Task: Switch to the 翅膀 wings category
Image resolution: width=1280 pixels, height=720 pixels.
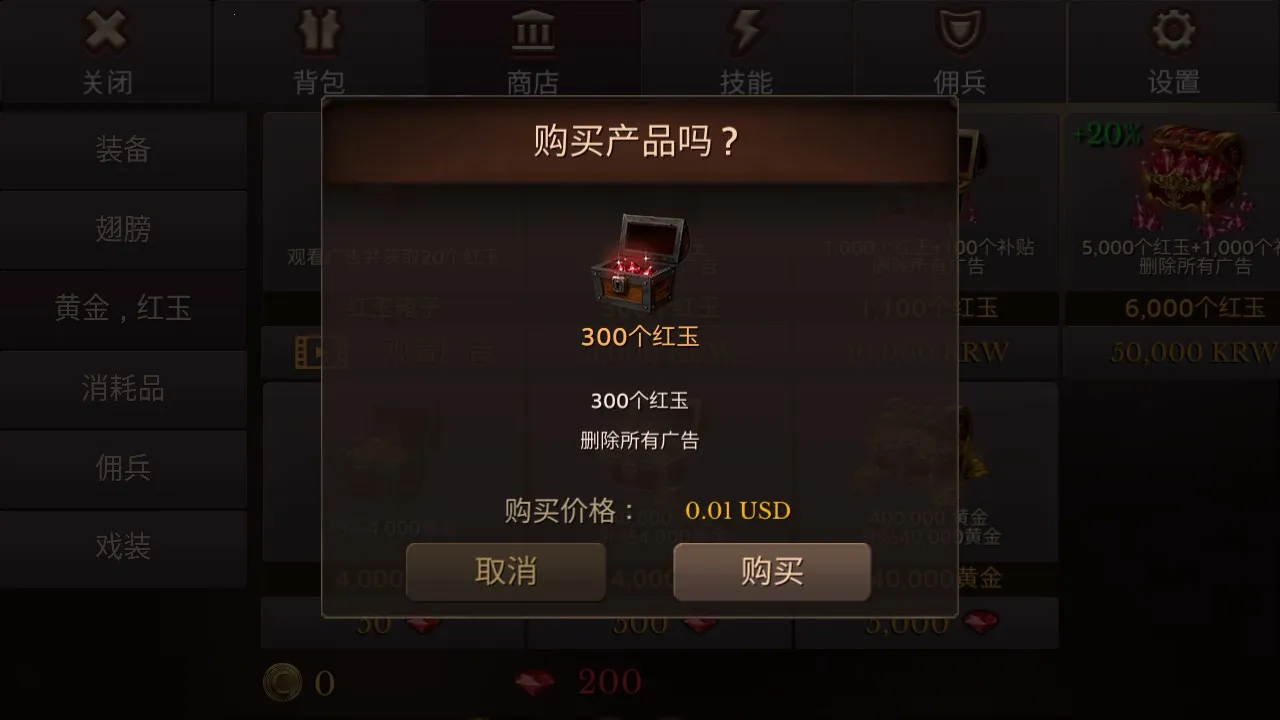Action: pyautogui.click(x=123, y=230)
